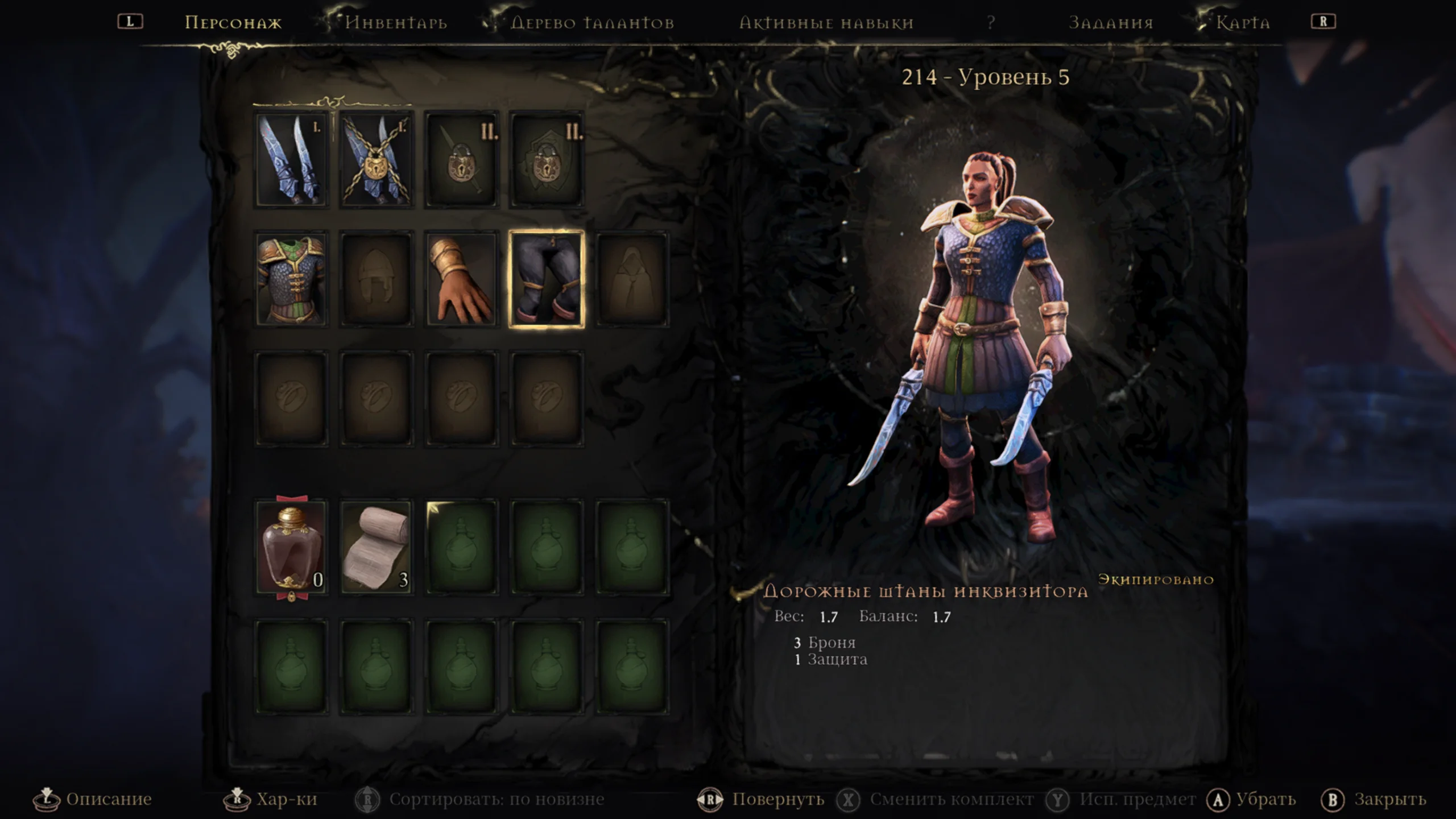Choose the locked dagger weapon slot

point(461,159)
